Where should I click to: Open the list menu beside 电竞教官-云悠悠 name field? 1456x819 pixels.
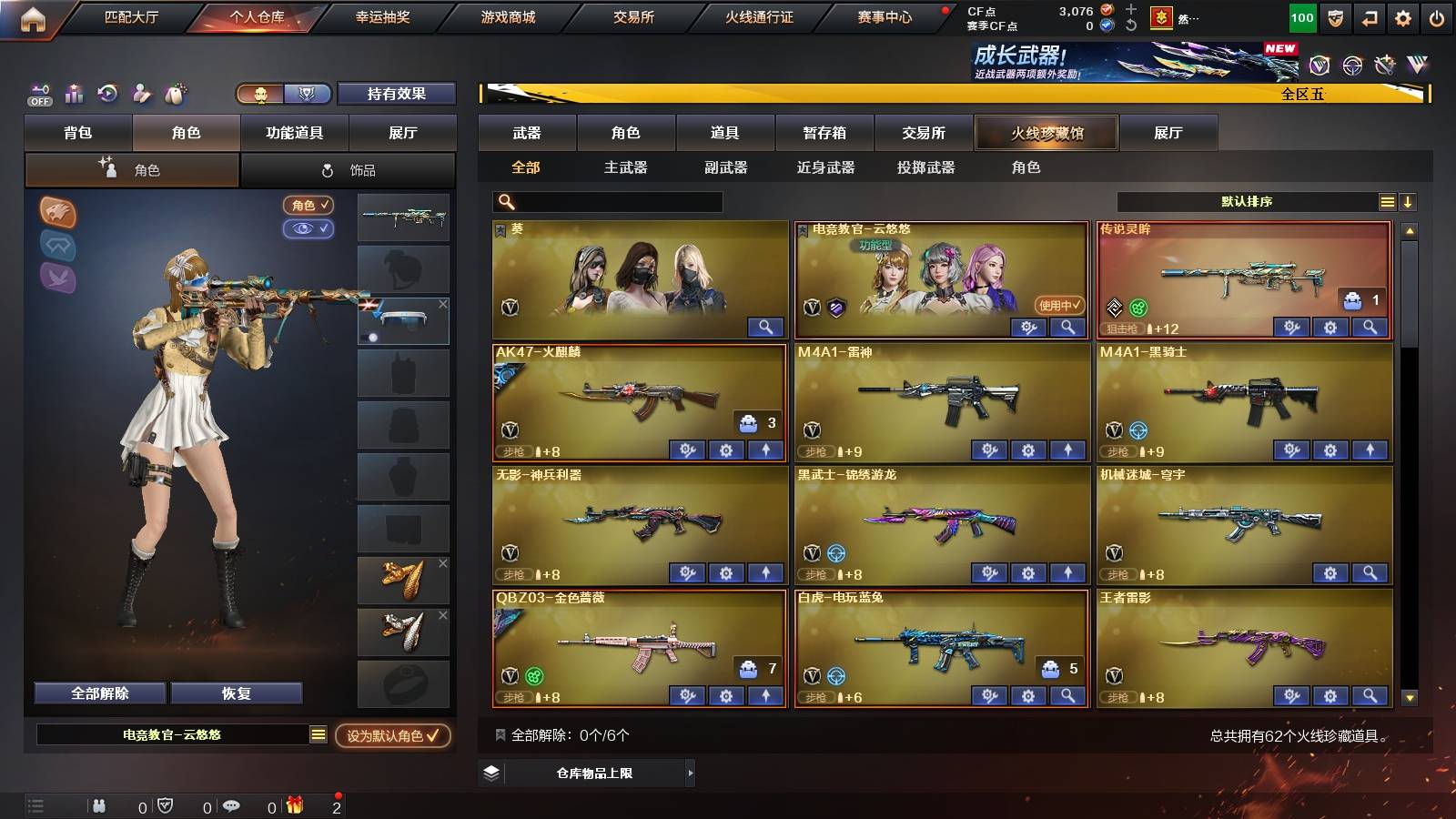tap(317, 733)
